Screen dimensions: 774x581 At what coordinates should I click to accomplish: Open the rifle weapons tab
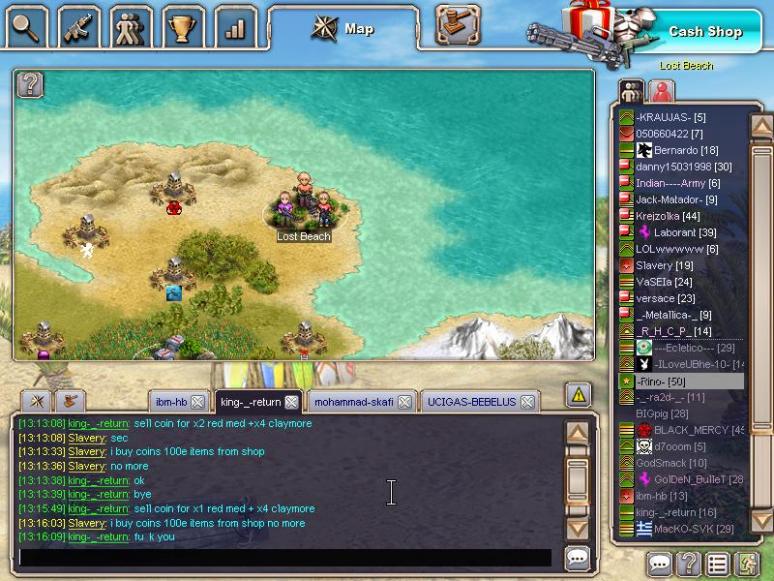click(x=78, y=26)
